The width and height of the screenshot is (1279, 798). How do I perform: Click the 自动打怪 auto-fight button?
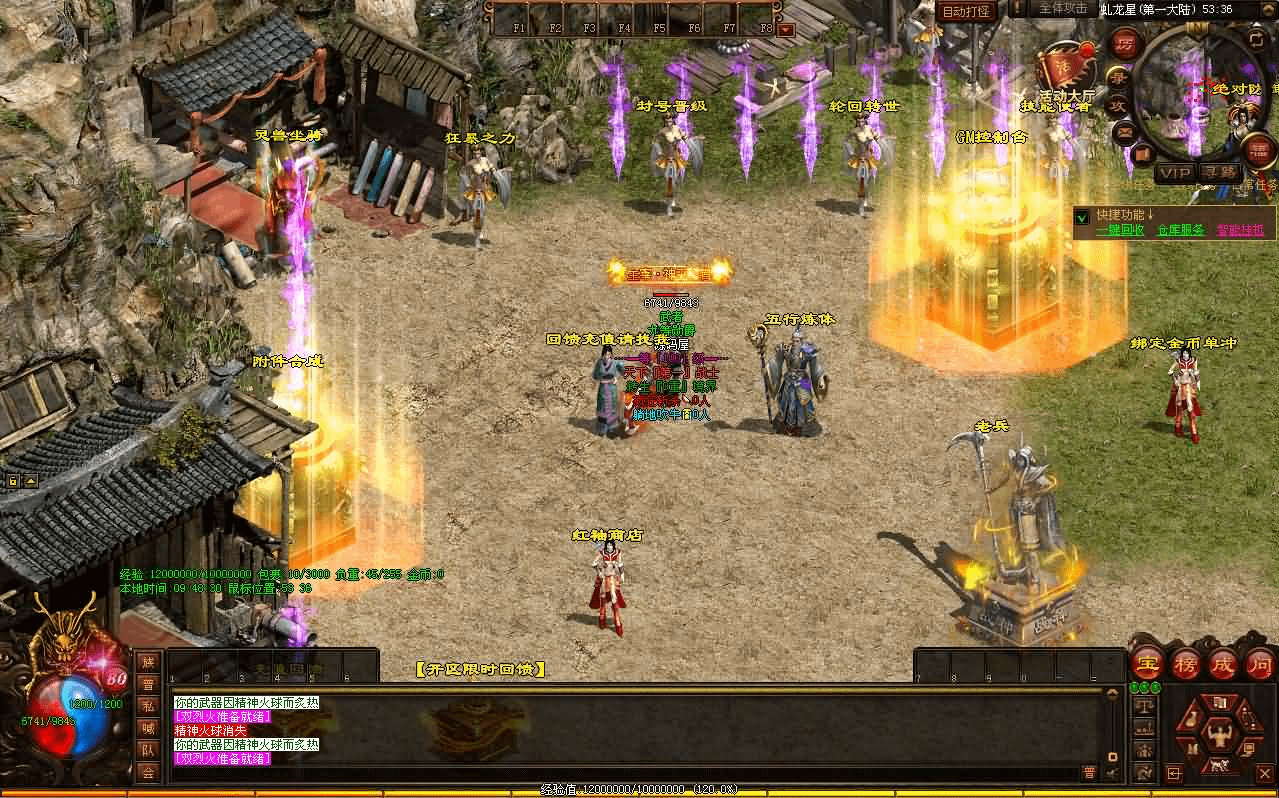pyautogui.click(x=966, y=12)
